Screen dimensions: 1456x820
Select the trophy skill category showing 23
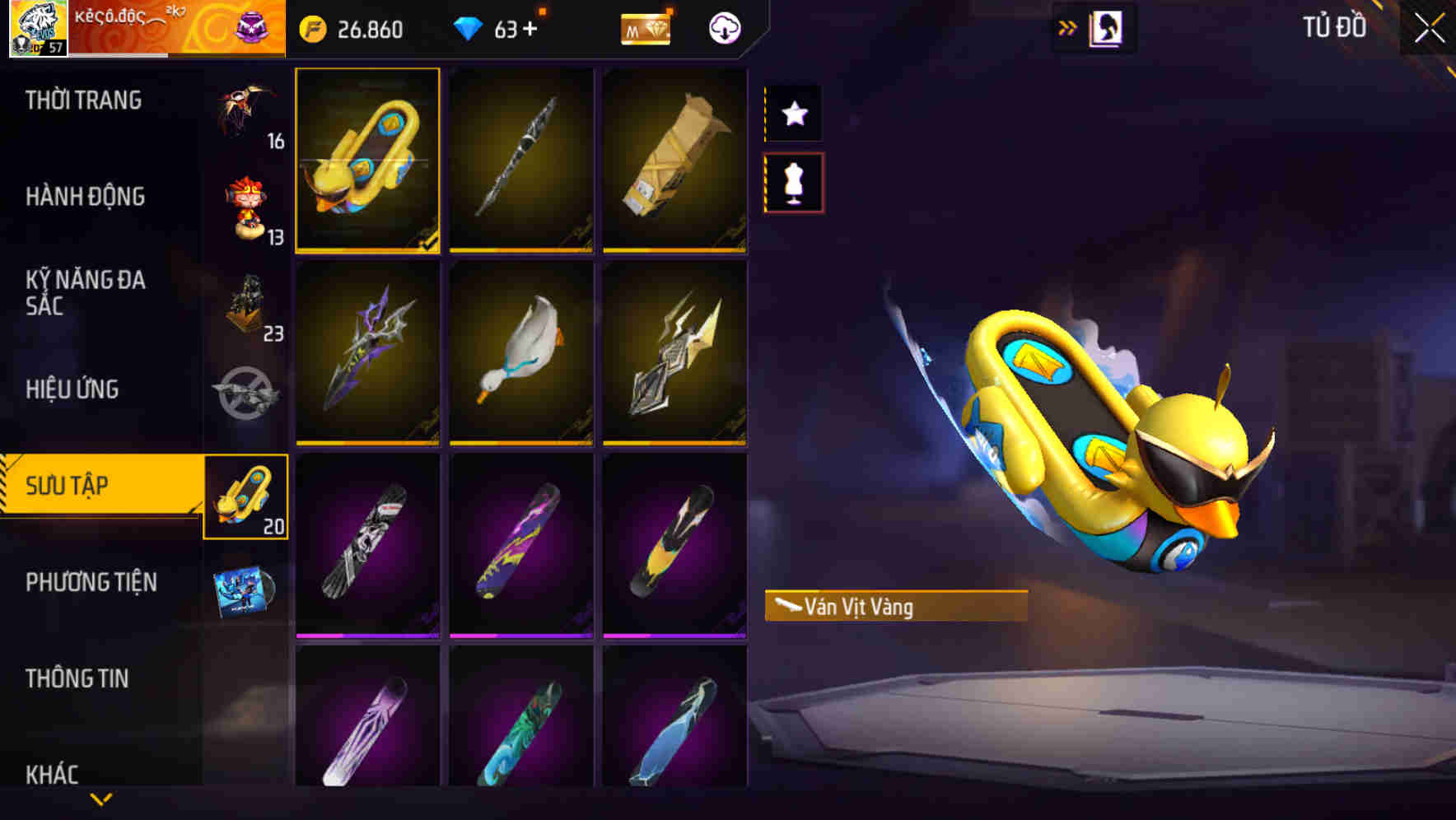point(245,309)
